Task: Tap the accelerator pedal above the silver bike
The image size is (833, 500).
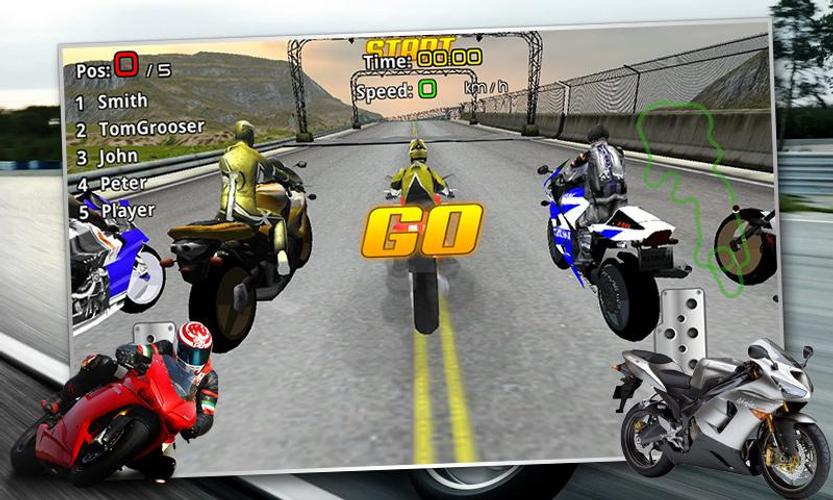Action: [x=687, y=318]
